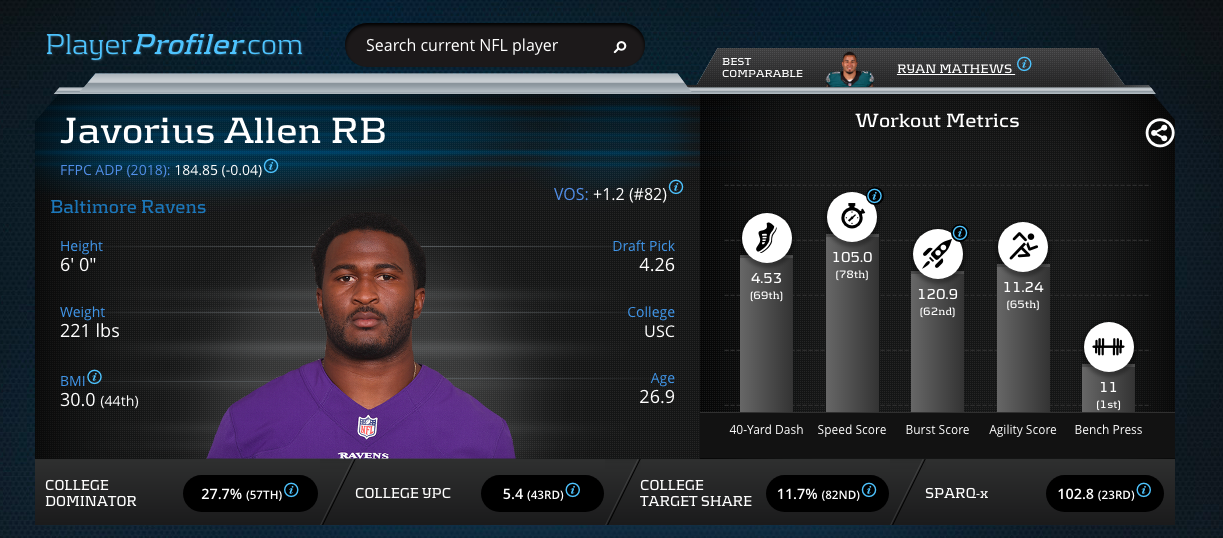Show the Speed Score info tooltip

click(x=875, y=196)
